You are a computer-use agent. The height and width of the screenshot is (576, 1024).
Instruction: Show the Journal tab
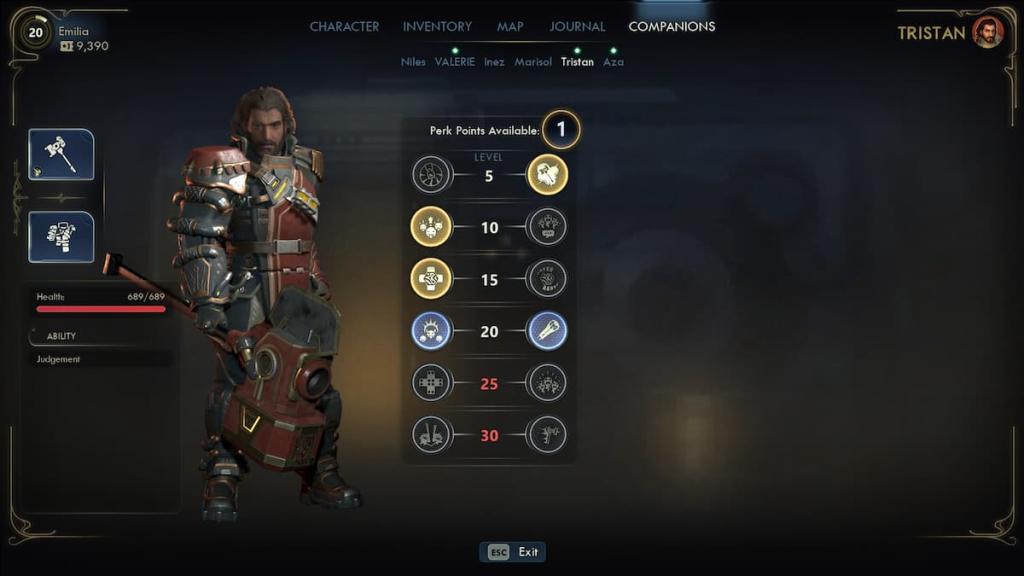tap(577, 27)
